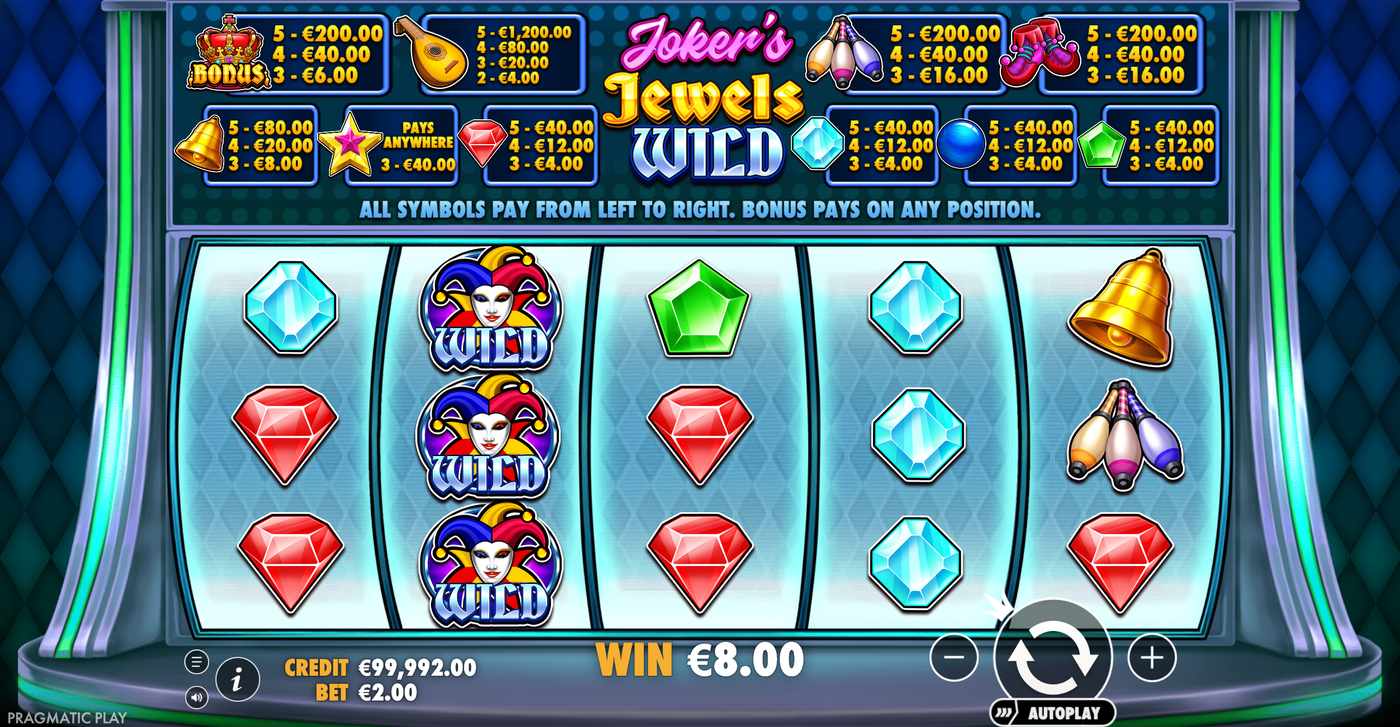Click the green gem on the middle reel
This screenshot has width=1400, height=727.
[700, 307]
